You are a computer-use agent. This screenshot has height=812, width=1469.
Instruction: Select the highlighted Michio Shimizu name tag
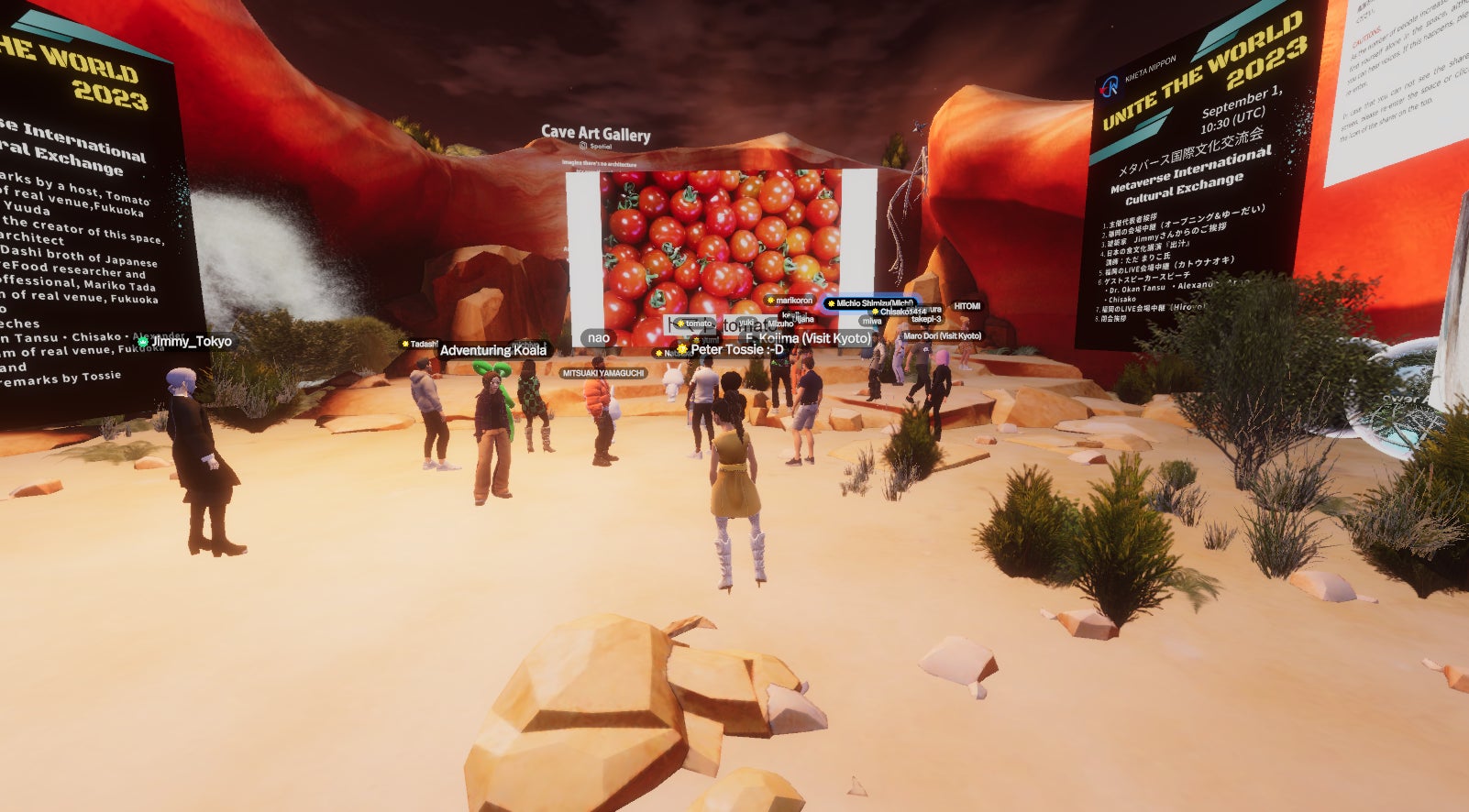tap(869, 303)
